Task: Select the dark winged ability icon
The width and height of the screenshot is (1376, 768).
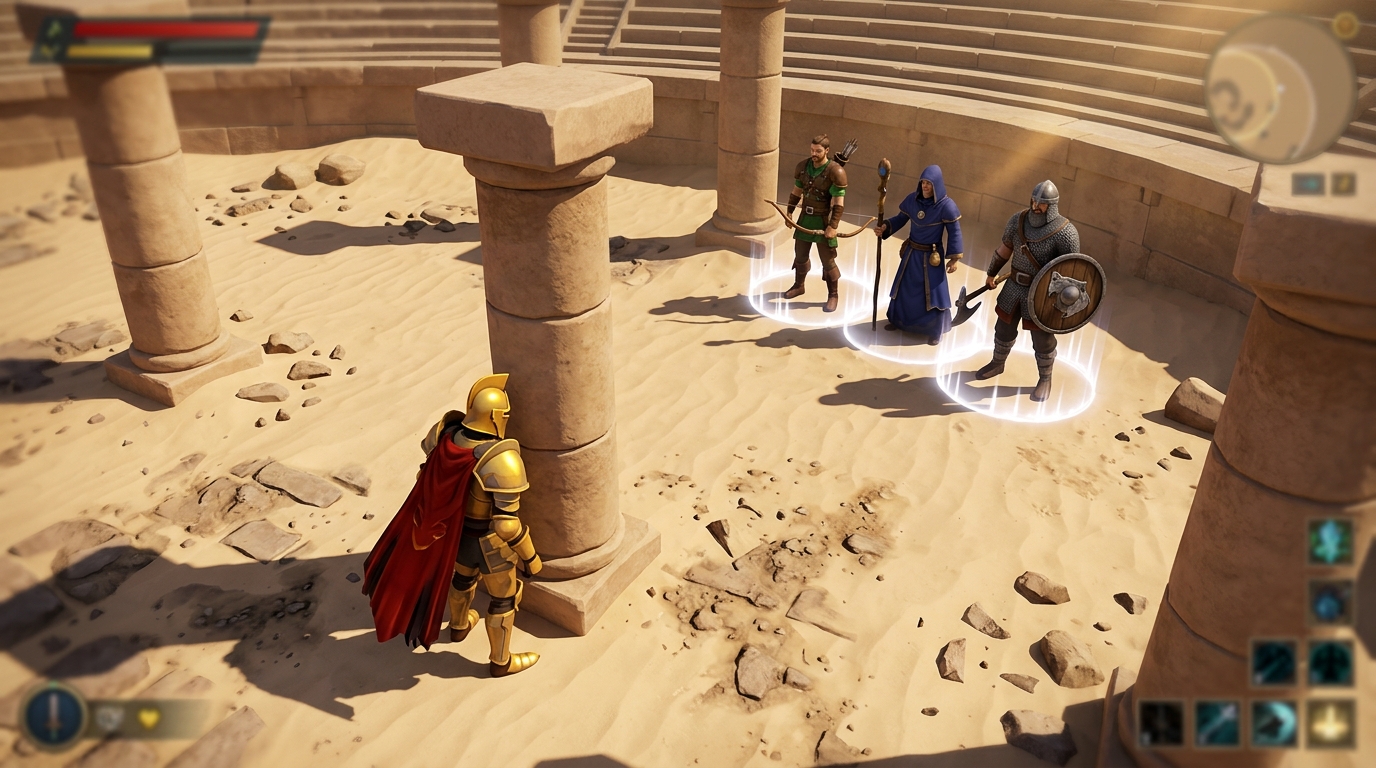Action: click(x=1332, y=662)
